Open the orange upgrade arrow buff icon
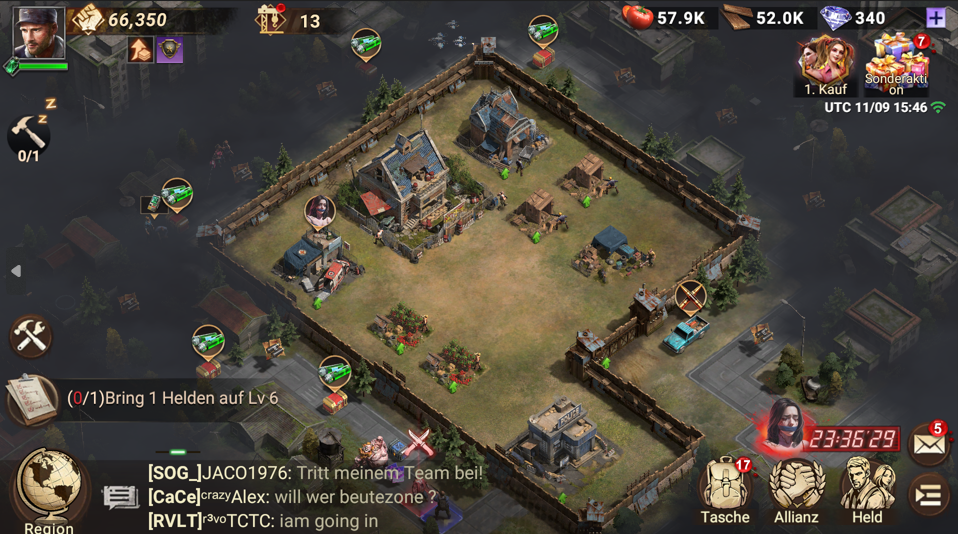The height and width of the screenshot is (534, 958). [140, 50]
